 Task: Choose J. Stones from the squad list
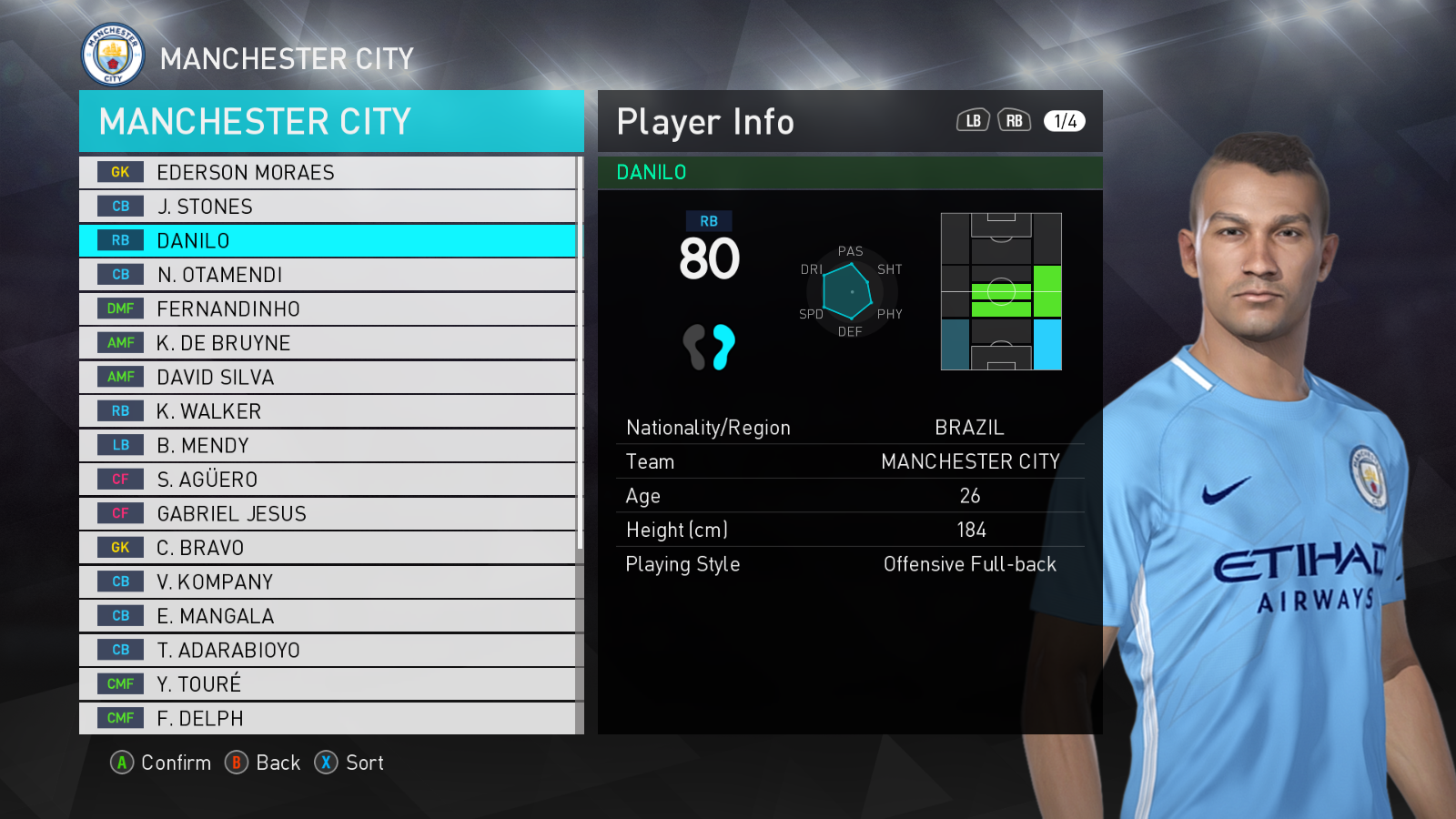(328, 207)
